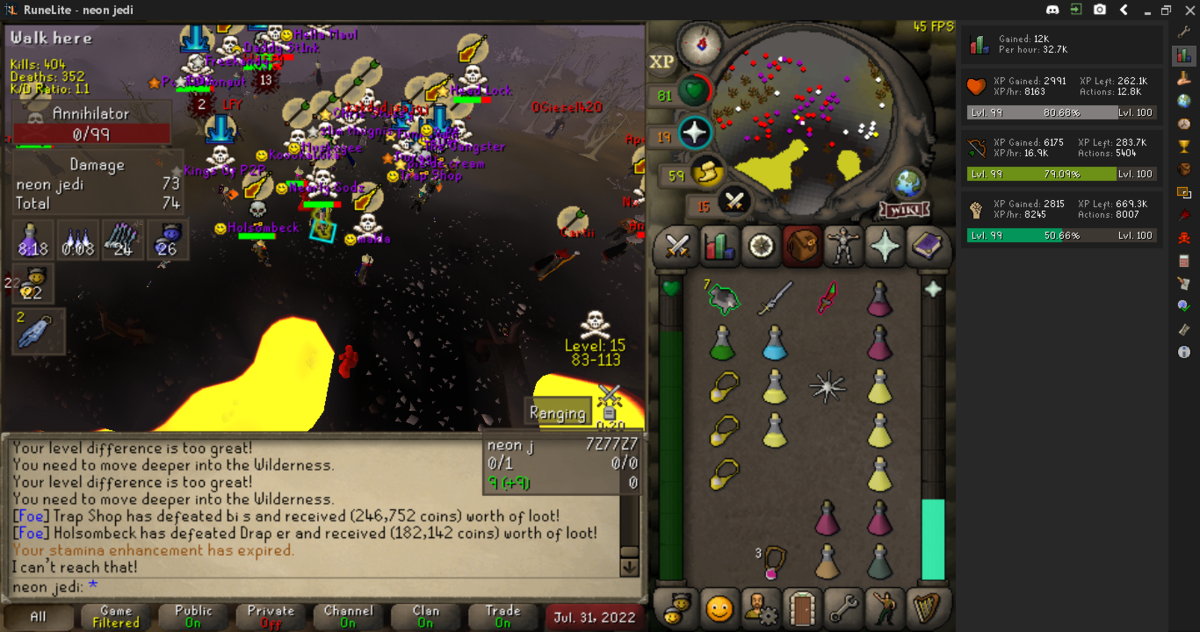
Task: Switch to the Trade chat tab
Action: 503,617
